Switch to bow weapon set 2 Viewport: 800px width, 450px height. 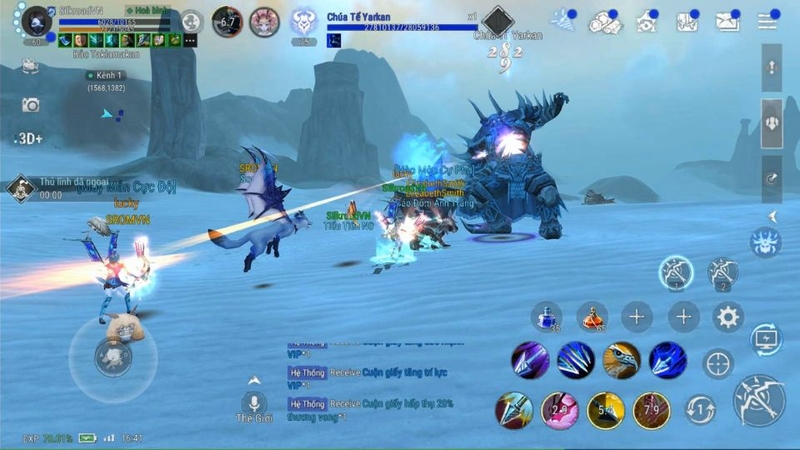click(x=722, y=272)
